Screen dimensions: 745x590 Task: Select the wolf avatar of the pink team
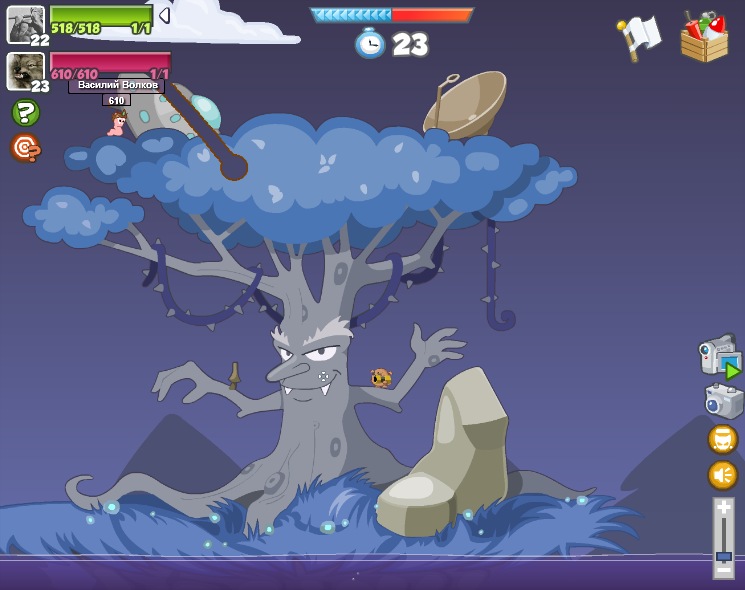[25, 70]
